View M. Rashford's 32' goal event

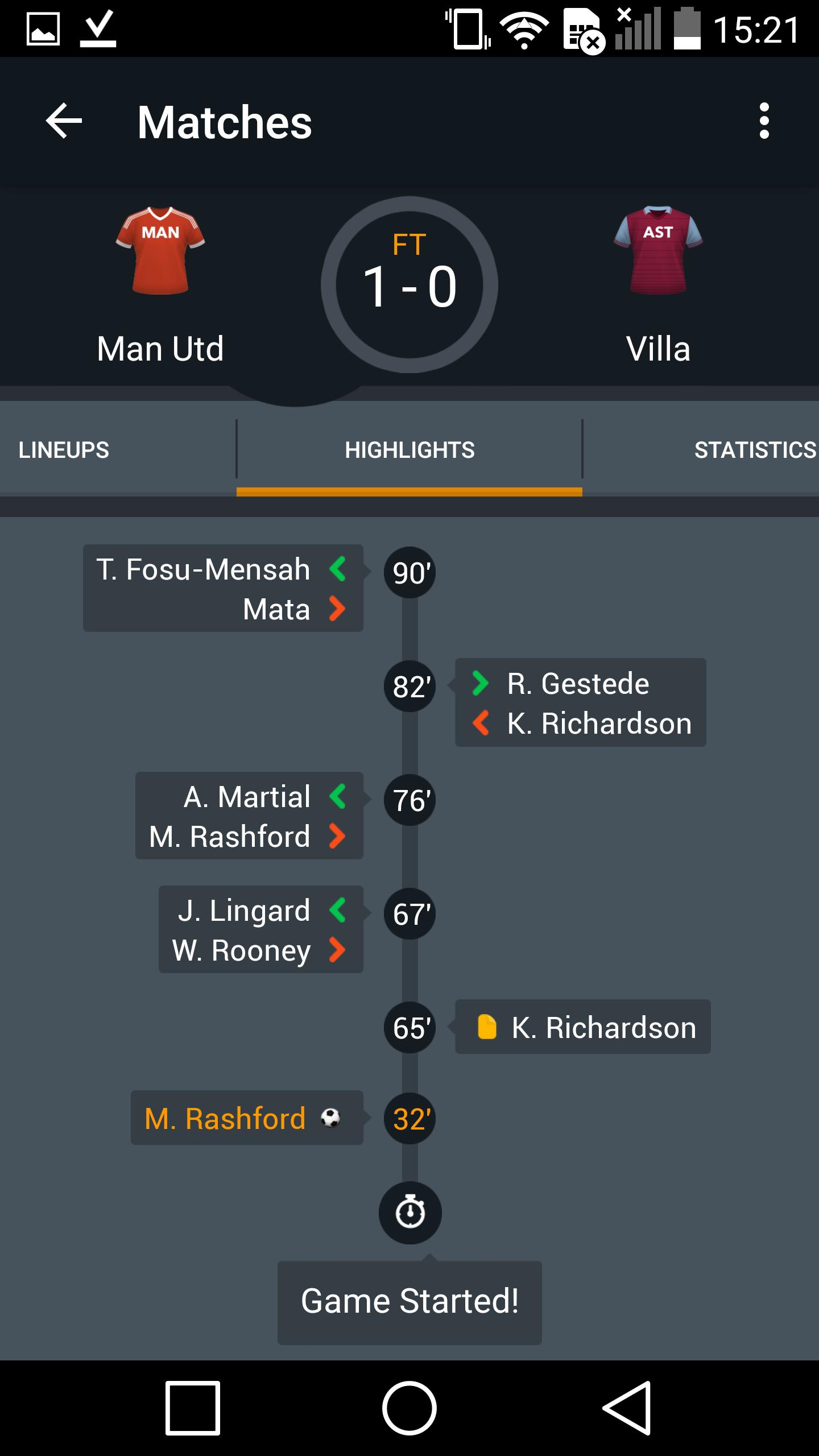click(247, 1118)
